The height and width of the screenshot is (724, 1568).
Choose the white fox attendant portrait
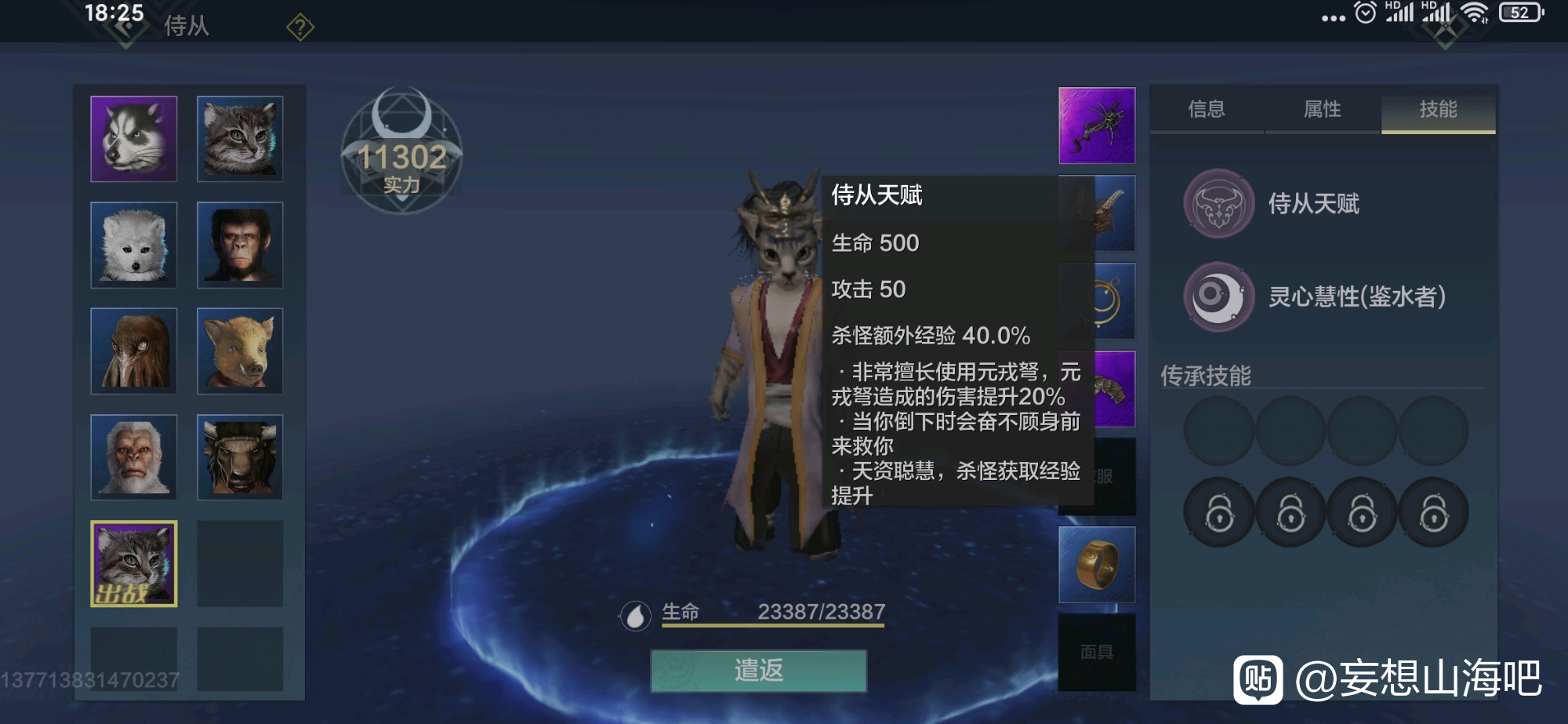click(134, 245)
